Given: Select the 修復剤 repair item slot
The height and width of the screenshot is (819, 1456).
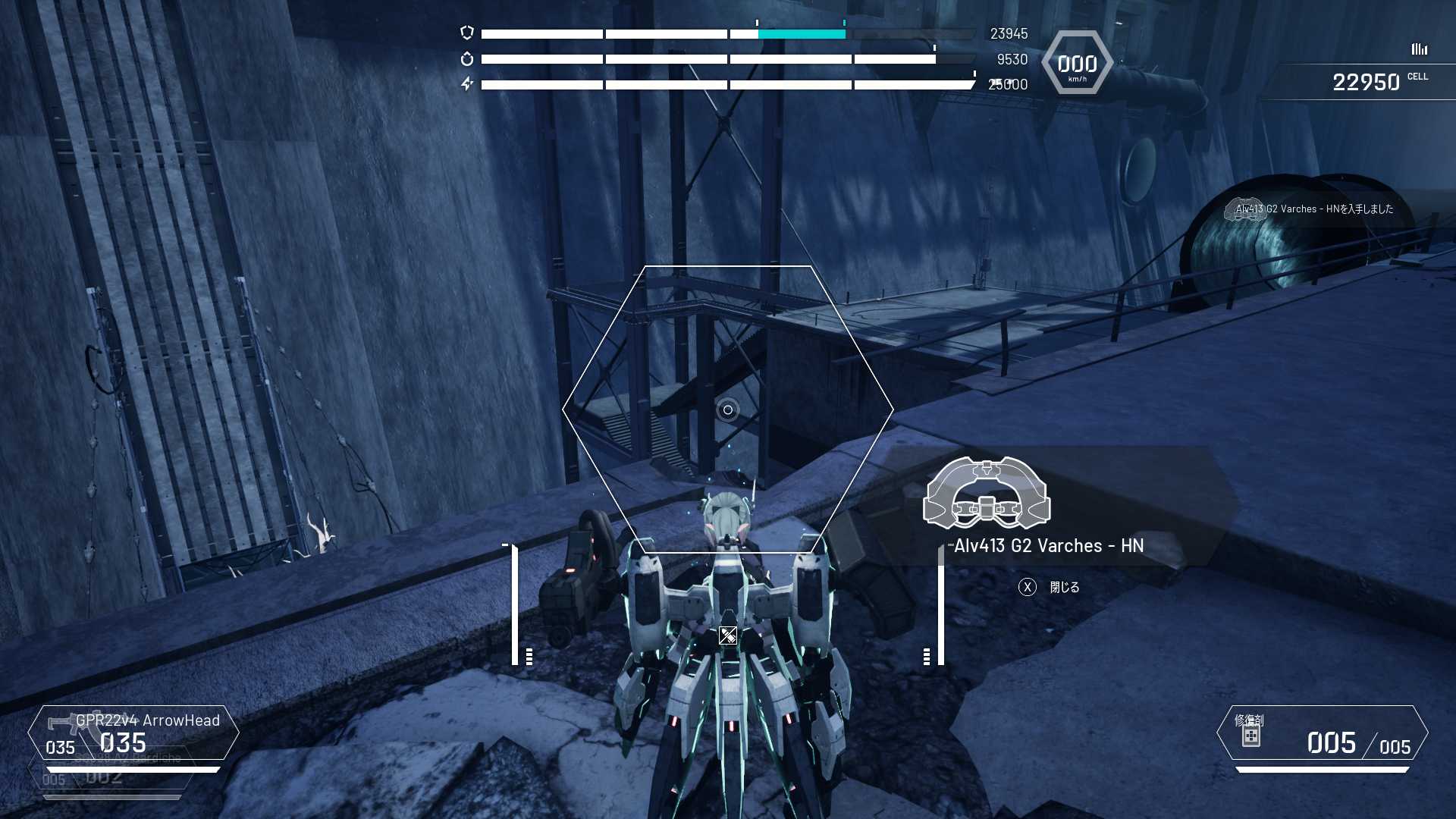Looking at the screenshot, I should click(x=1322, y=733).
